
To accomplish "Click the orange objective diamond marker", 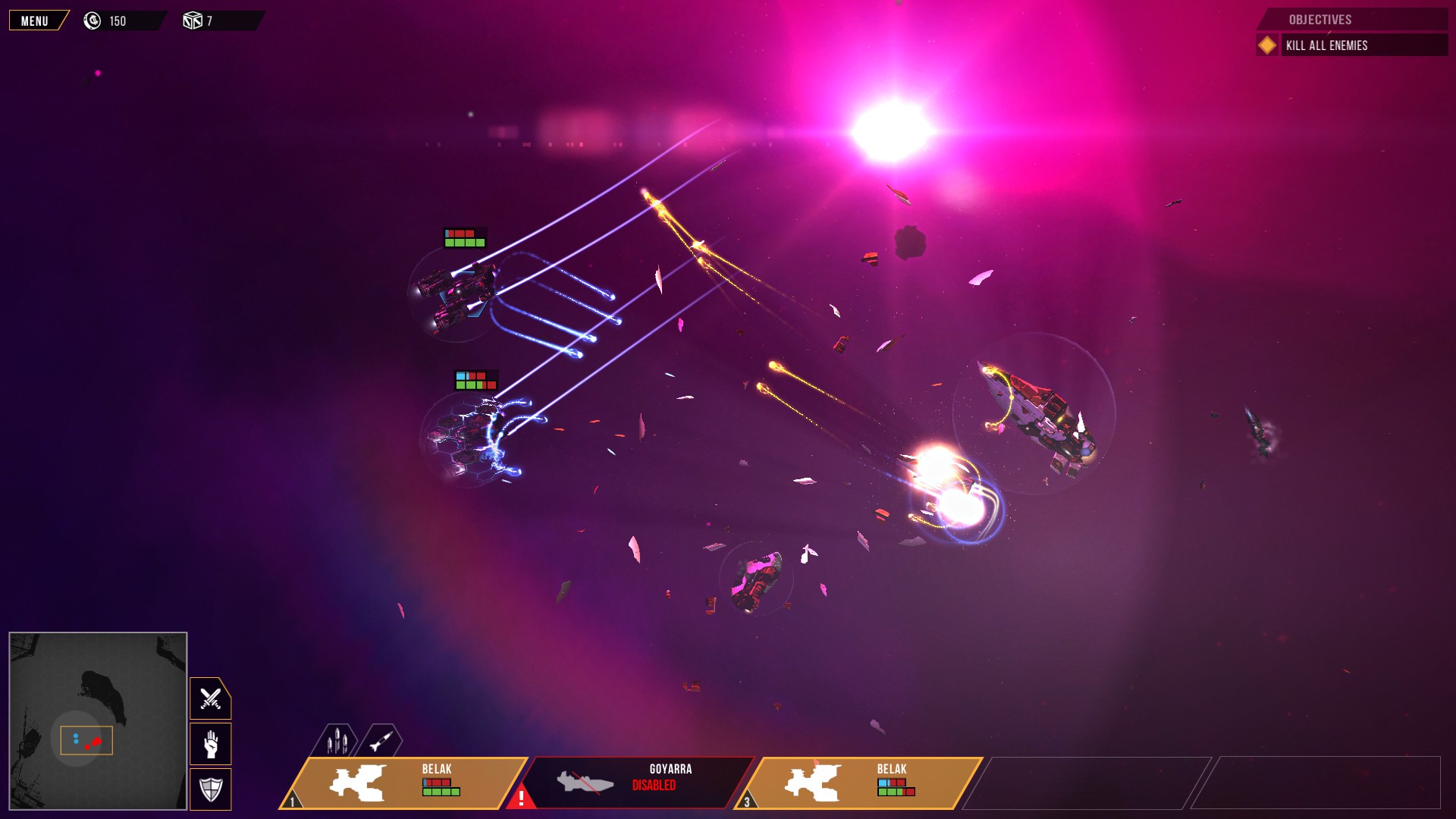I will (x=1267, y=45).
